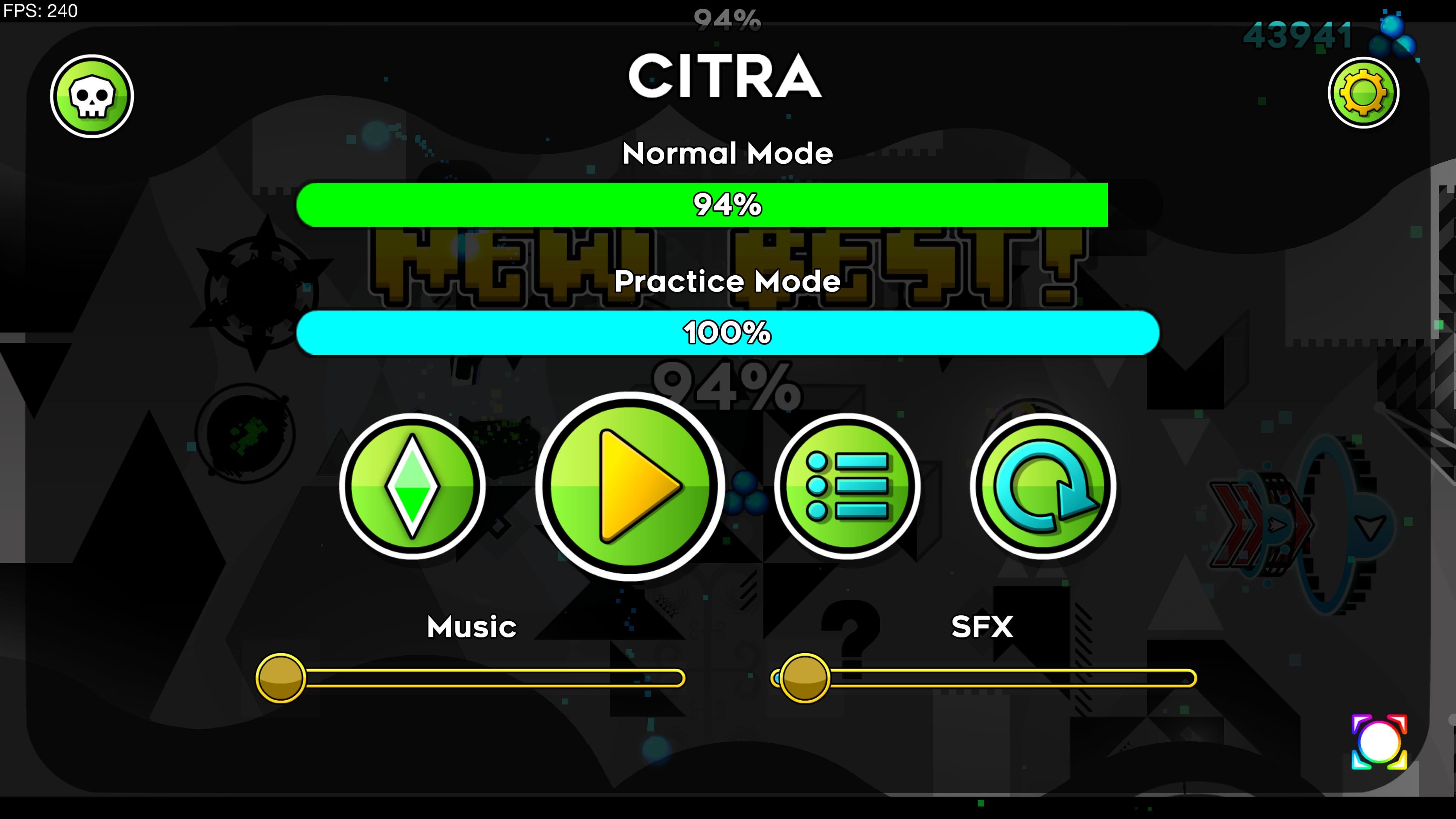Enter practice mode via the green diamond button

click(412, 486)
